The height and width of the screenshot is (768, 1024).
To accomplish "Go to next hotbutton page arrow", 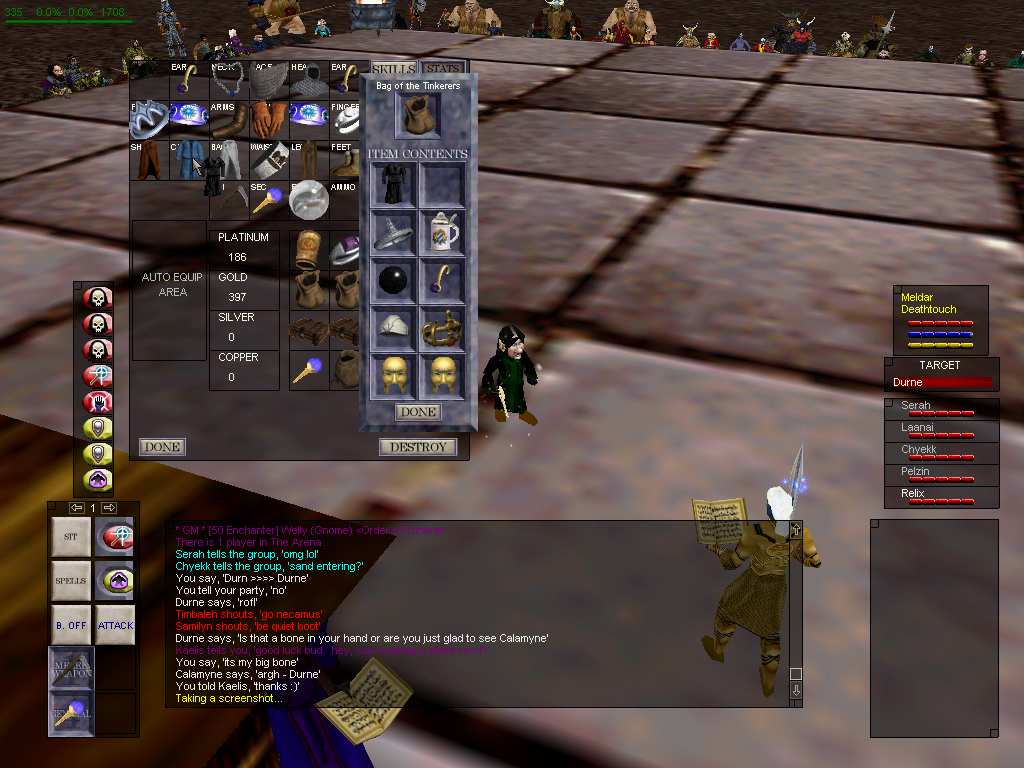I will [x=109, y=508].
